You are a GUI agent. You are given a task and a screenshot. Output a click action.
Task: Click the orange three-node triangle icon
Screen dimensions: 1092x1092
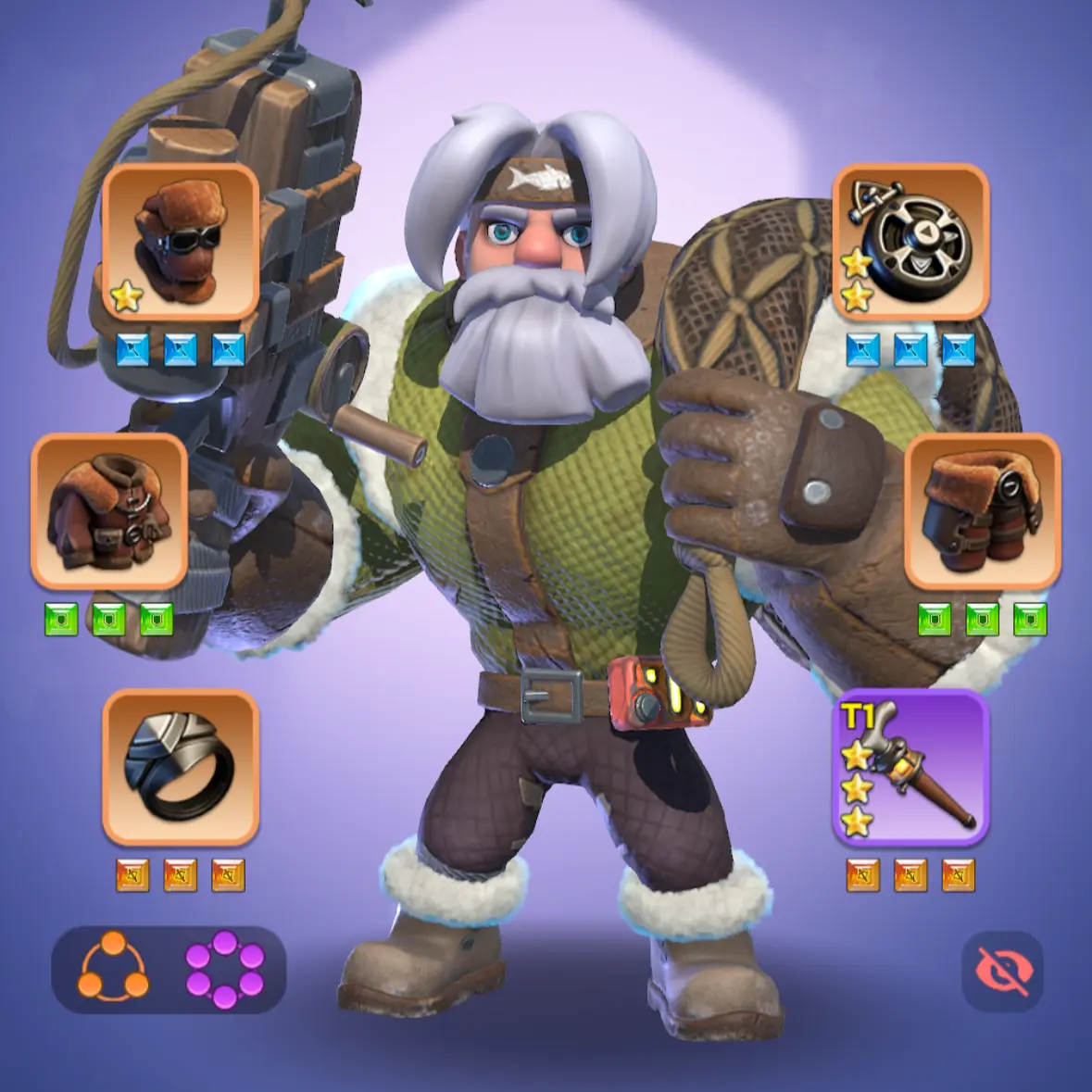click(x=113, y=968)
